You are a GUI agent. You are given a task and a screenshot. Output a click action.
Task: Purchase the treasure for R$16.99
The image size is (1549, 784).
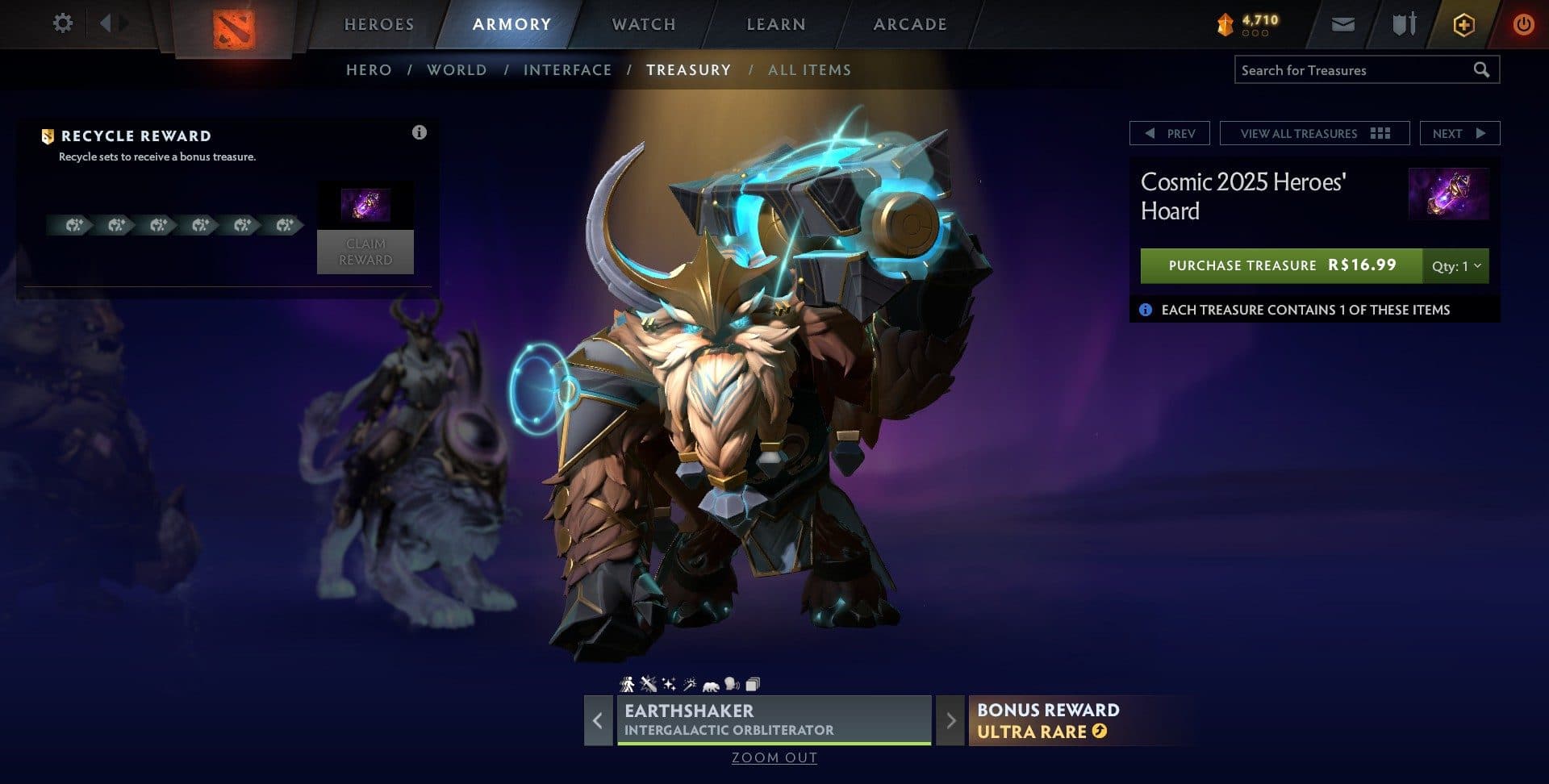[1280, 265]
